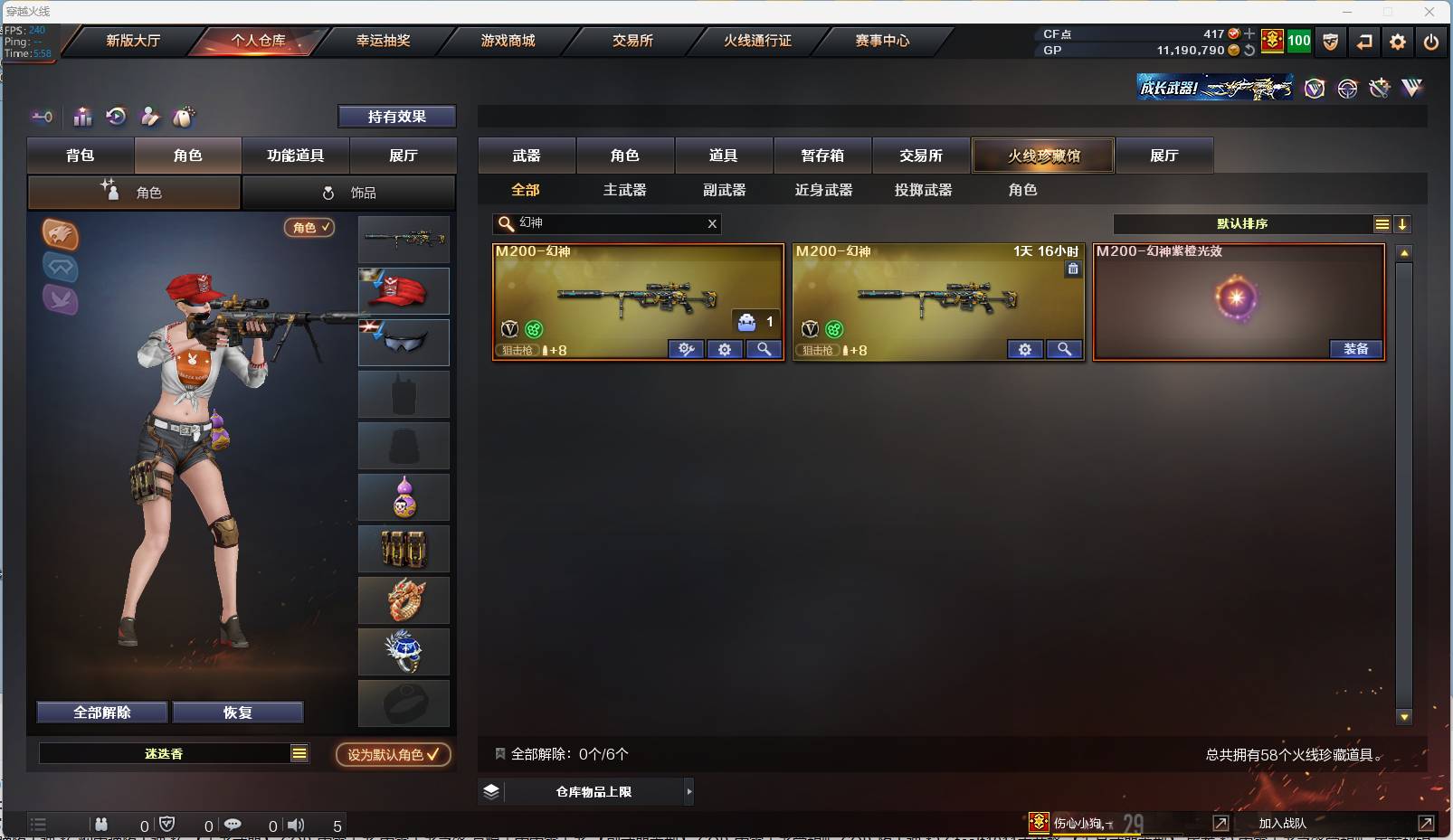
Task: Toggle the sort direction arrow beside 默认排序
Action: tap(1403, 223)
